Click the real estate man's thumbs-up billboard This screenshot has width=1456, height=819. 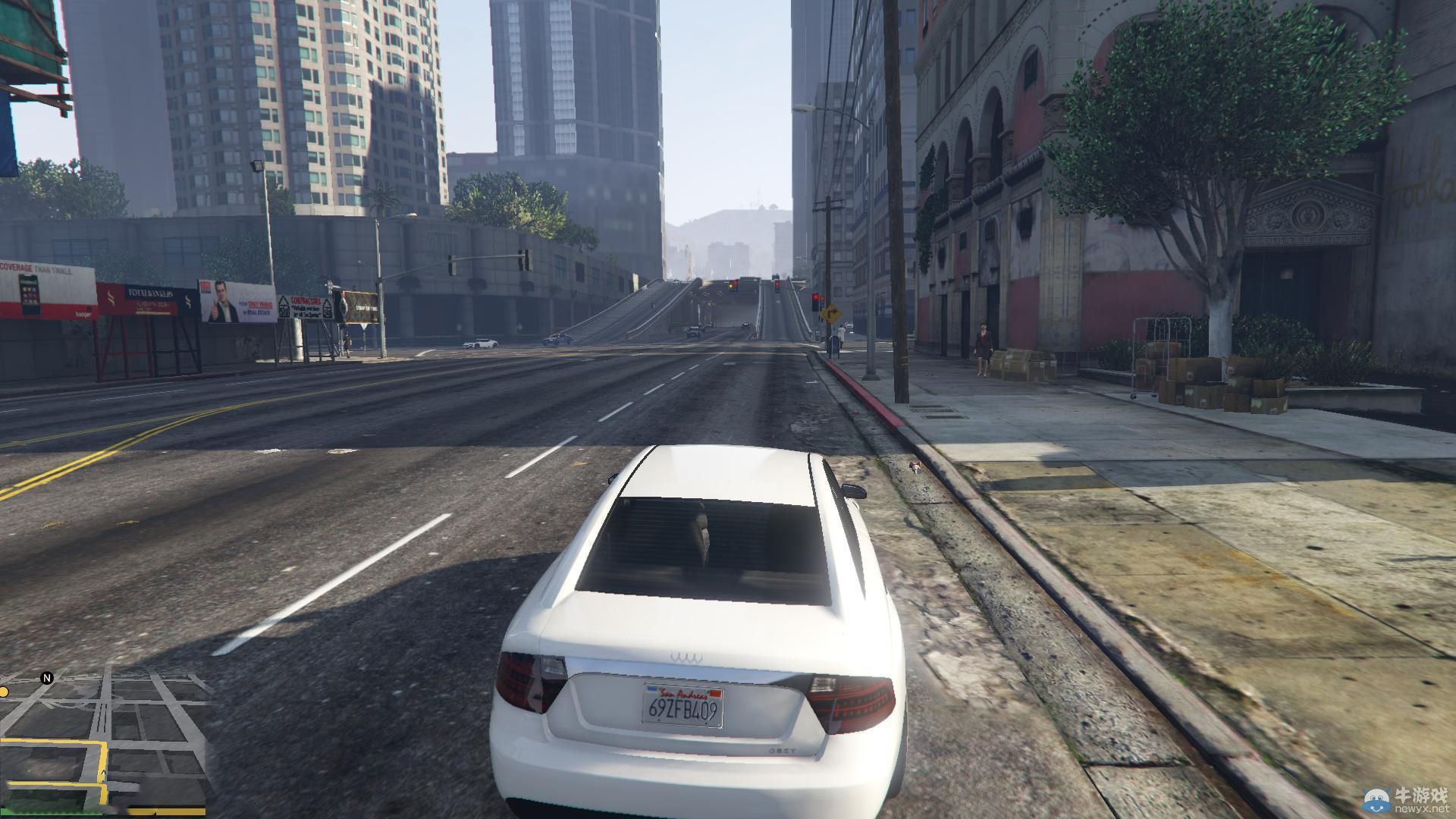(x=228, y=300)
